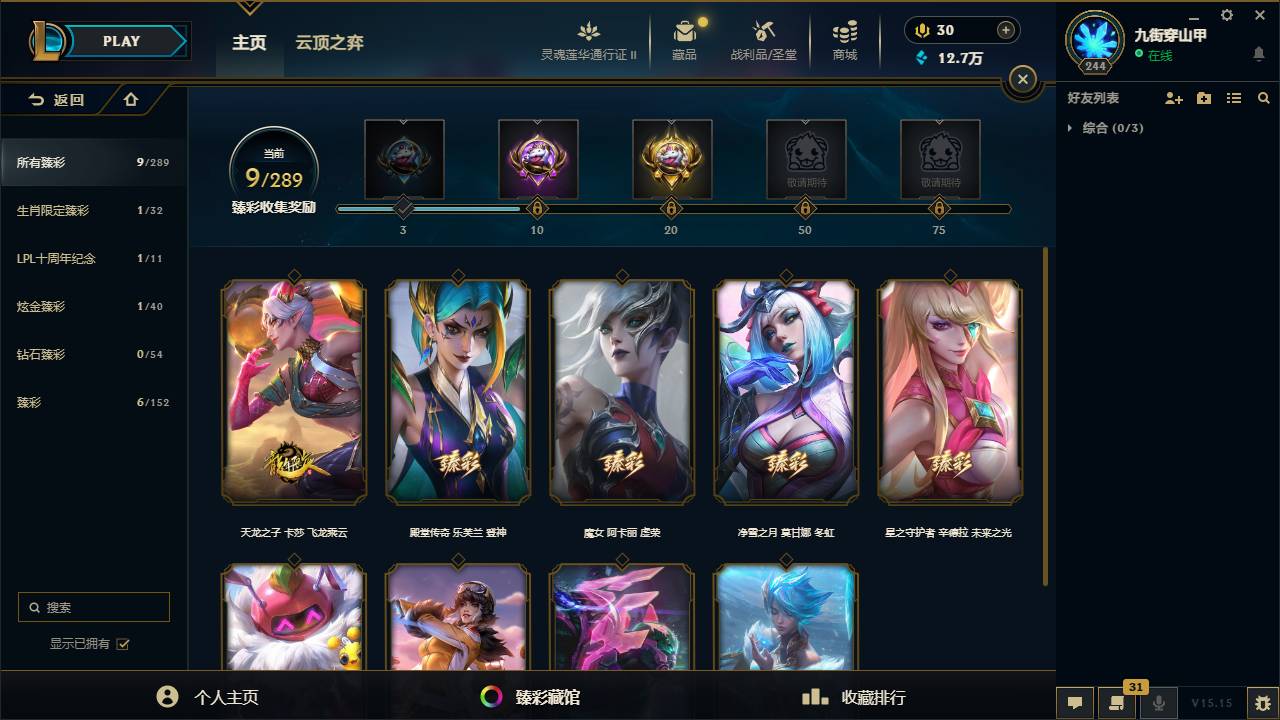Open the friend group management folder icon
The width and height of the screenshot is (1280, 720).
(x=1203, y=98)
